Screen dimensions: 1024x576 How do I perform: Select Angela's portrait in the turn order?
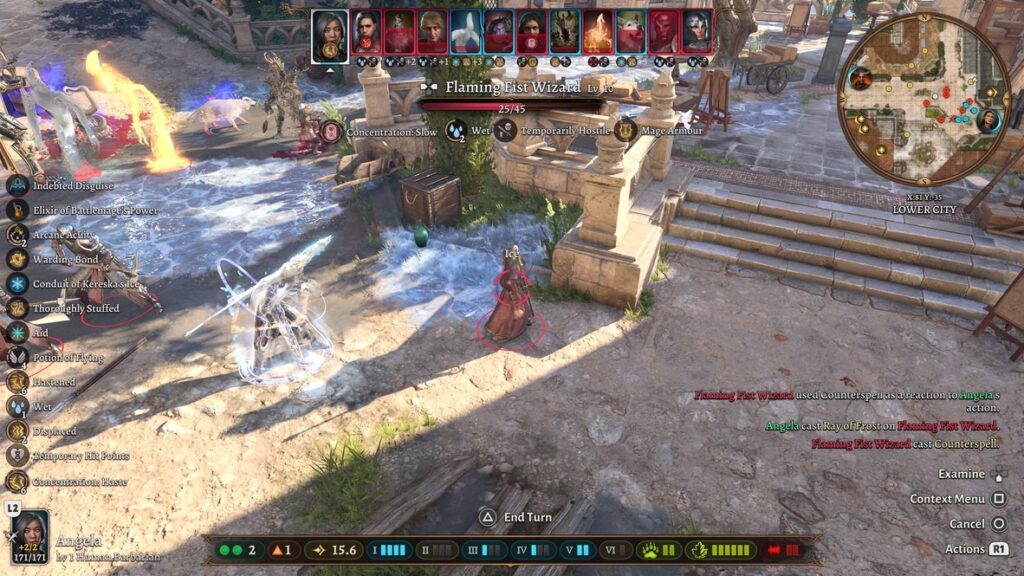click(329, 34)
